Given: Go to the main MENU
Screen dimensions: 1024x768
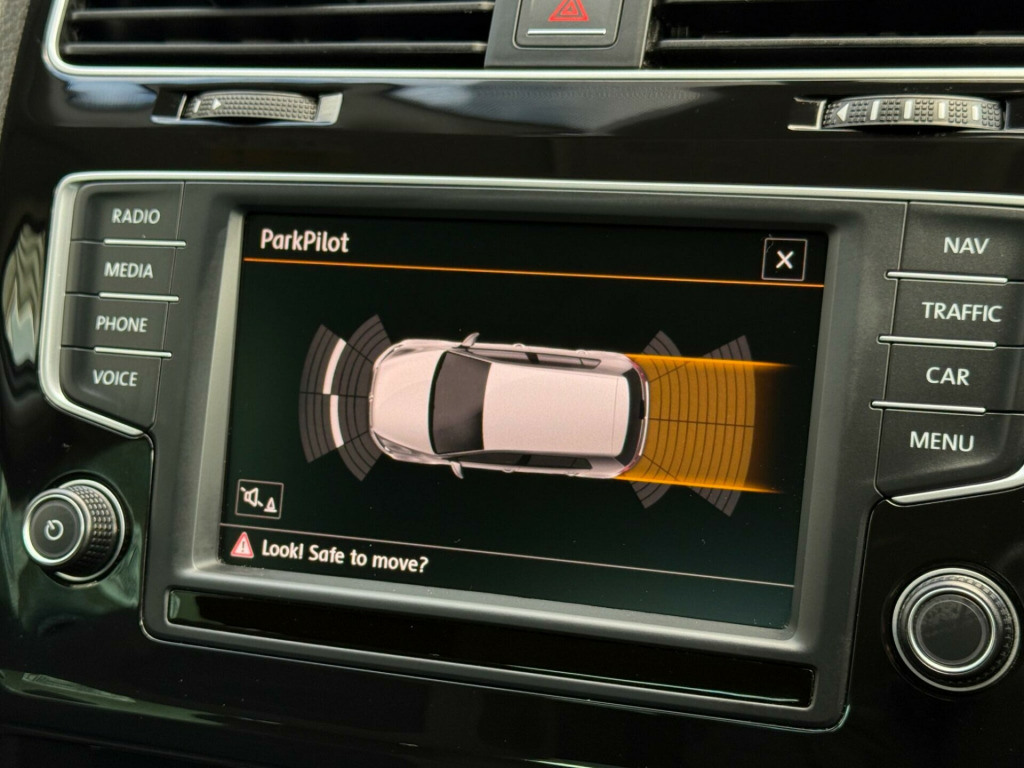Looking at the screenshot, I should click(x=941, y=440).
